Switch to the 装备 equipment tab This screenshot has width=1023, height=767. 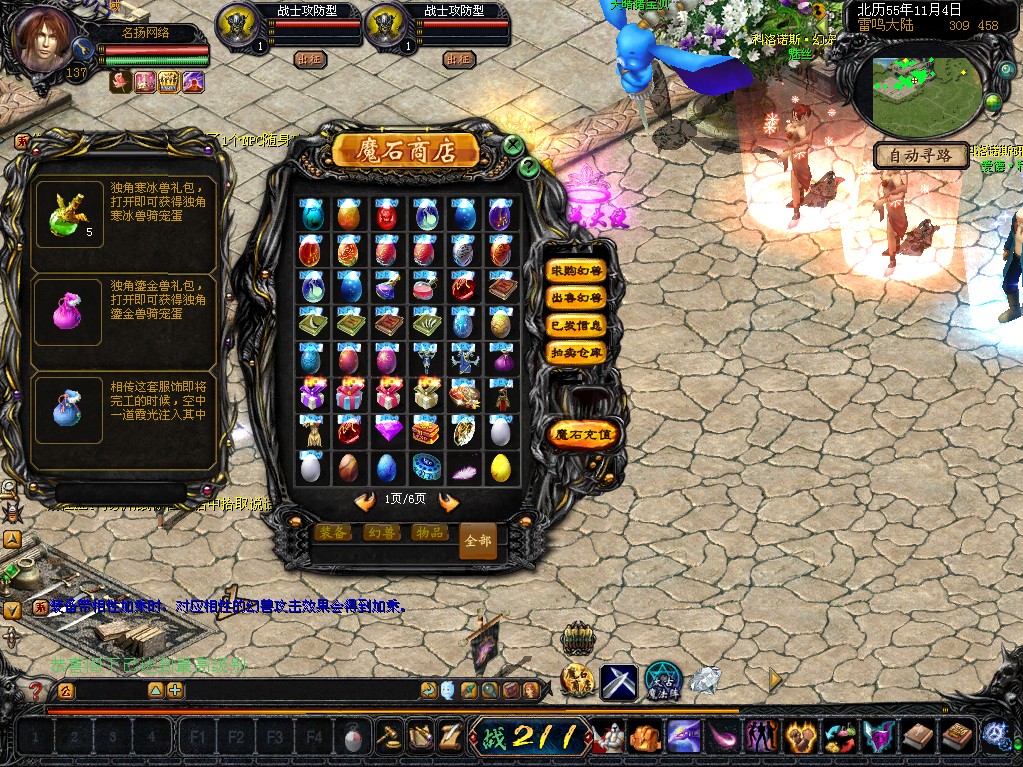(x=333, y=533)
